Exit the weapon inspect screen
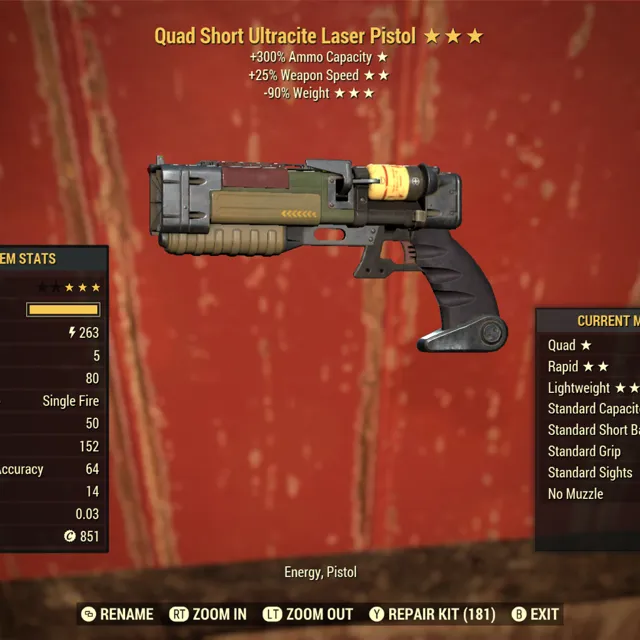This screenshot has height=640, width=640. 535,614
